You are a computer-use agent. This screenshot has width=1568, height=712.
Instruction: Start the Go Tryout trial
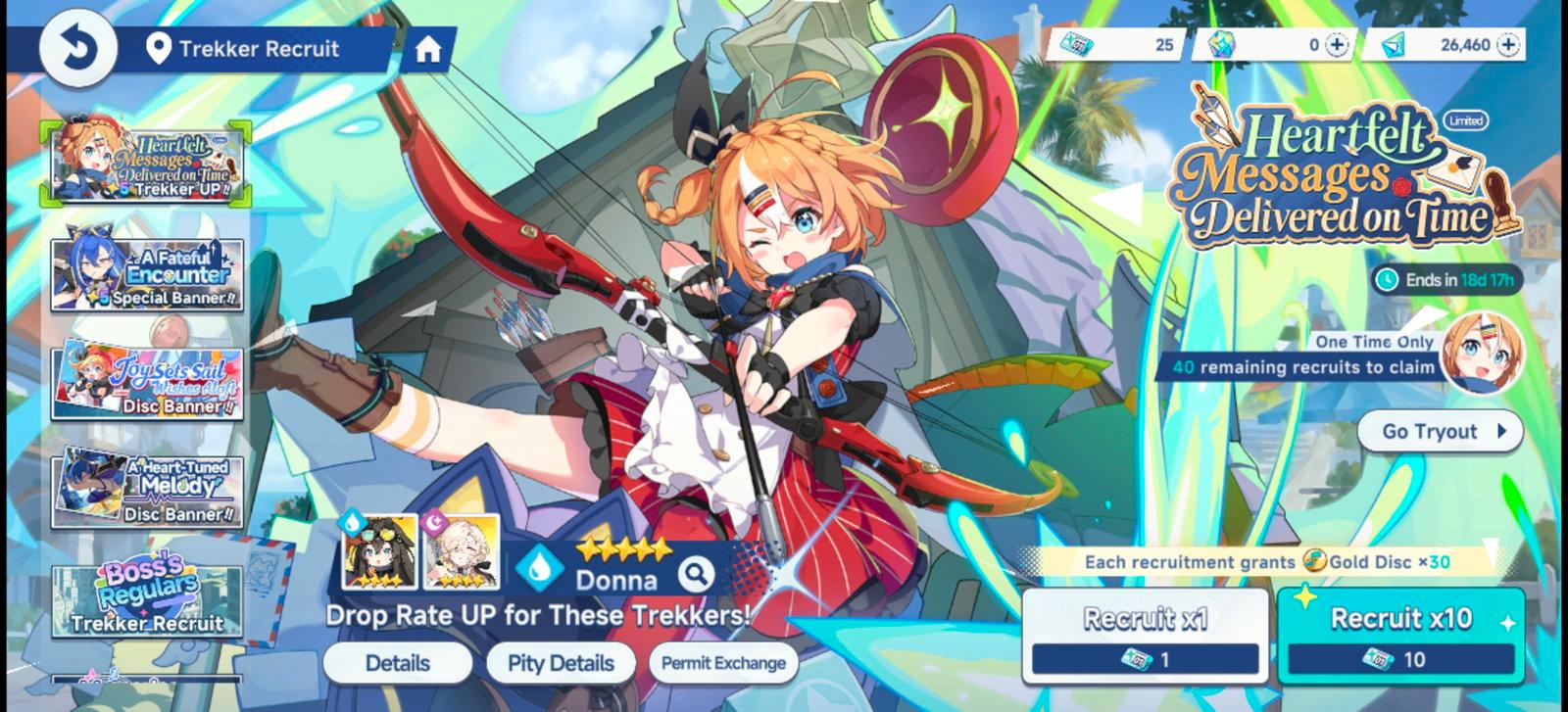click(1440, 431)
